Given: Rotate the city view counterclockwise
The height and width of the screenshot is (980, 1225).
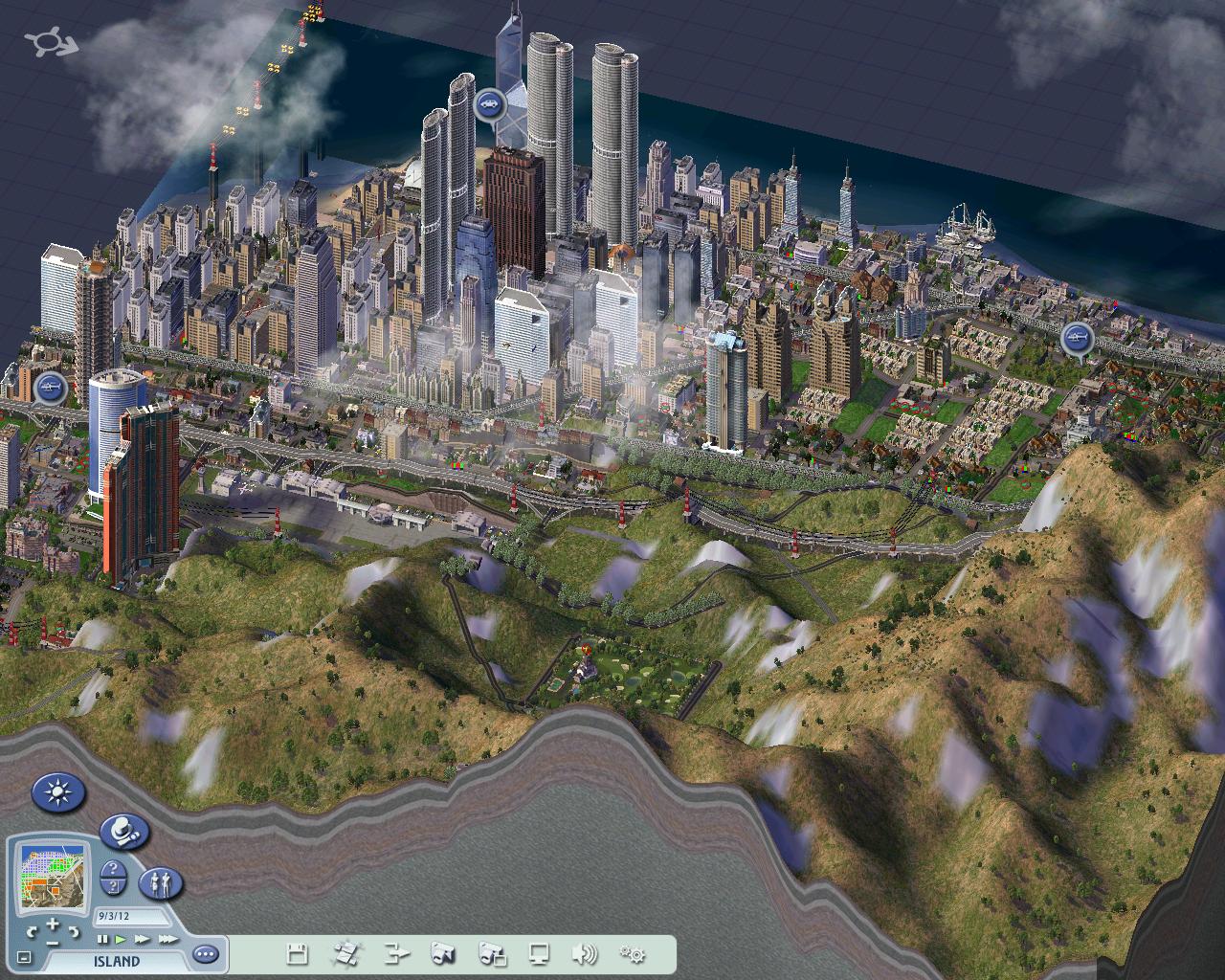Looking at the screenshot, I should [33, 932].
